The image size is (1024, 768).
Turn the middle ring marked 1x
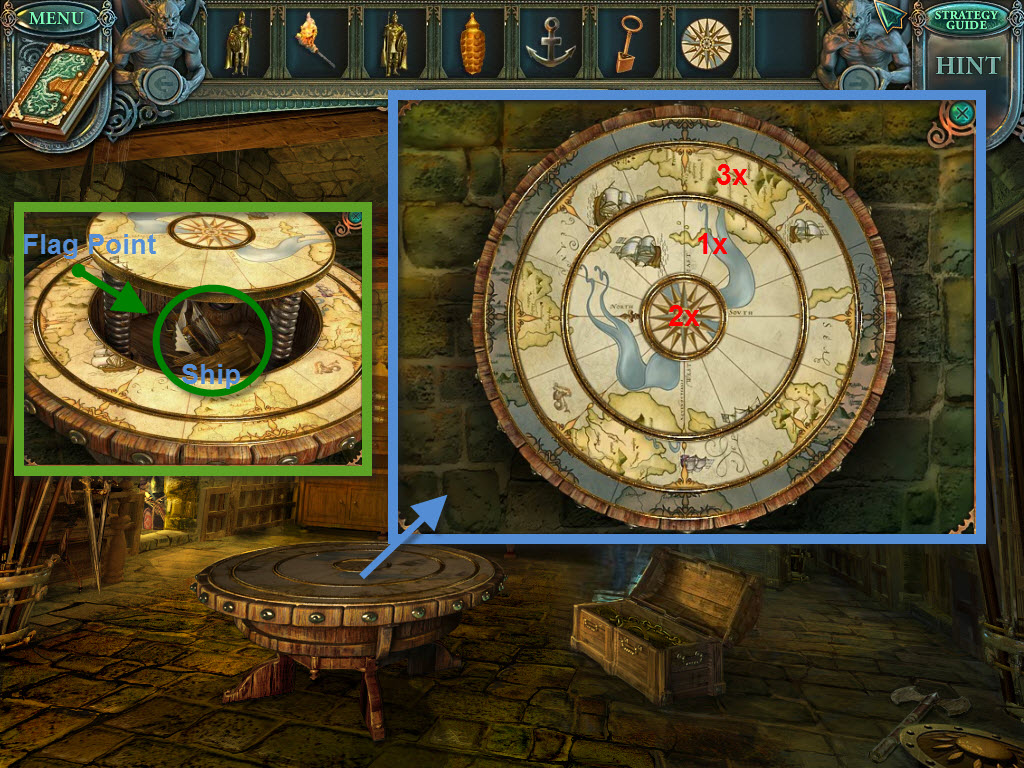[x=712, y=243]
